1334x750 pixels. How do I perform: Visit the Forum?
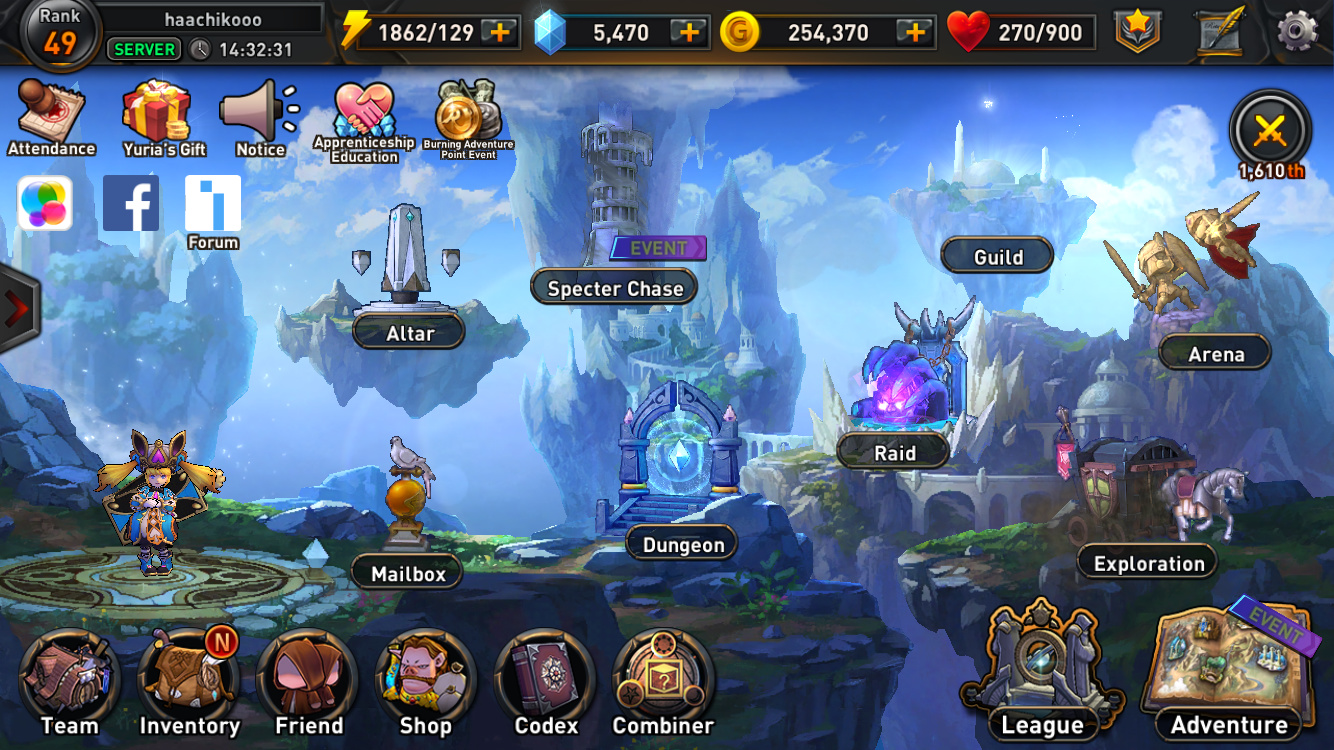213,208
